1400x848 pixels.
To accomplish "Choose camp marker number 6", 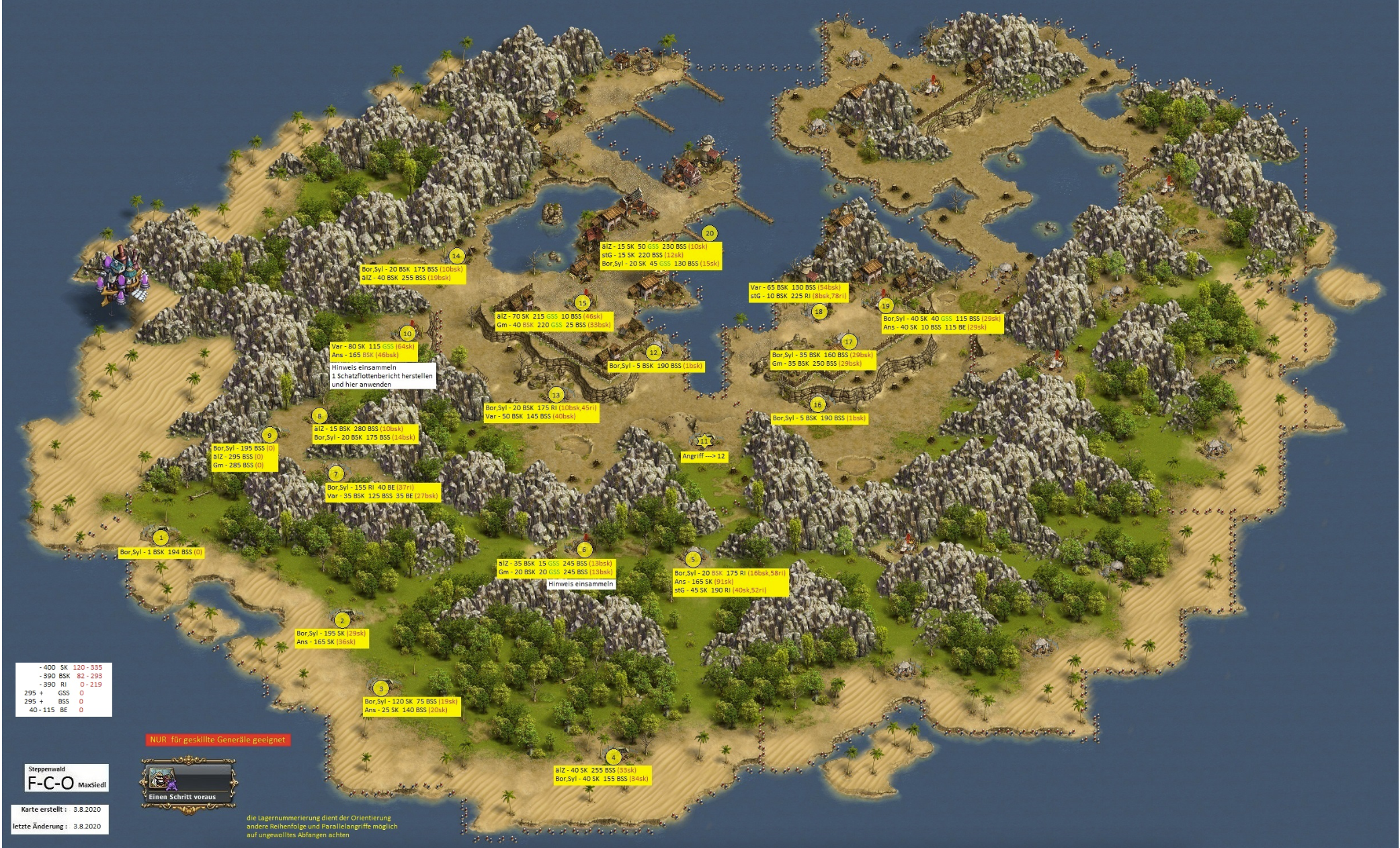I will (x=584, y=549).
